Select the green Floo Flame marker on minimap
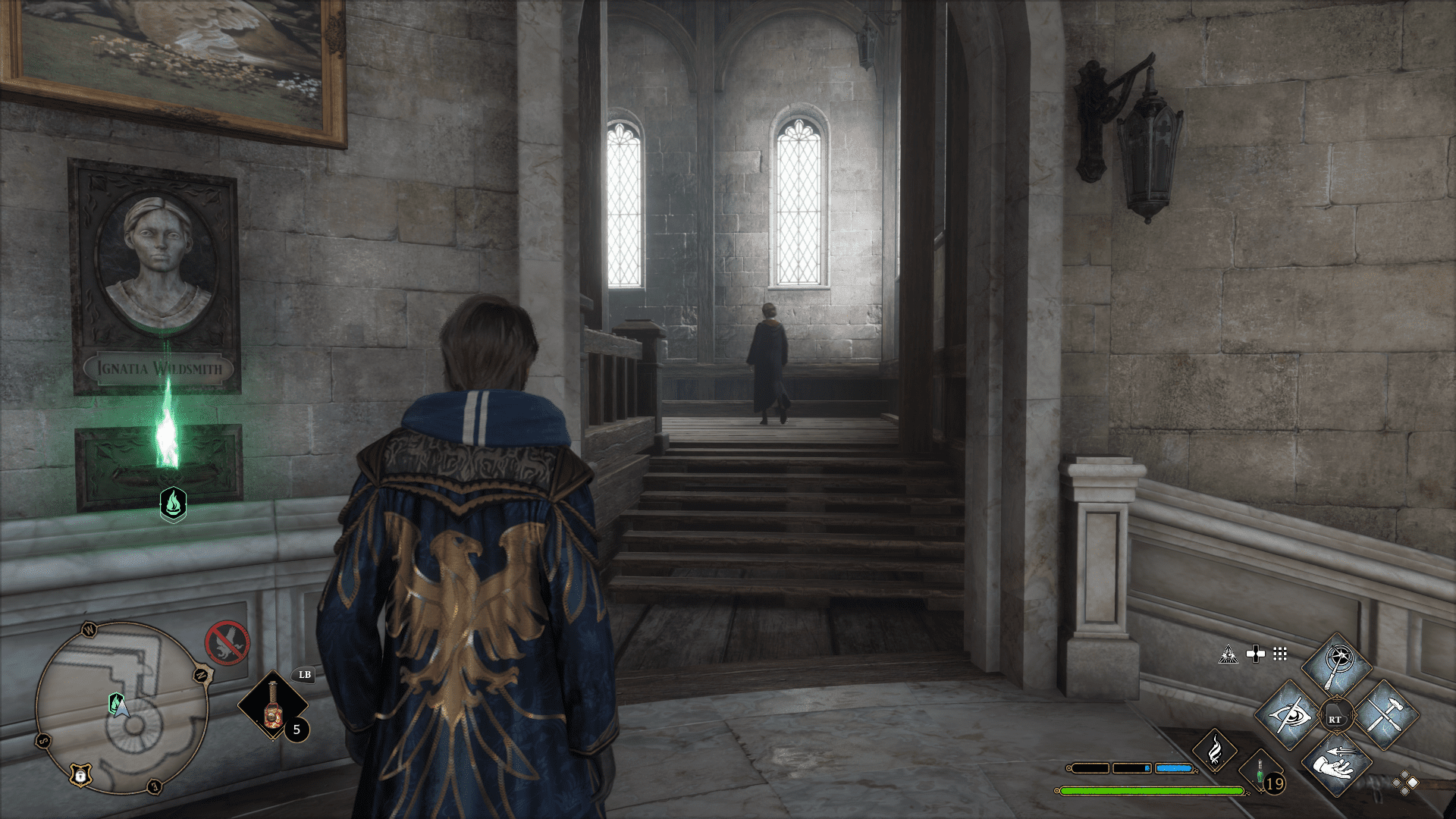Screen dimensions: 1456x819 tap(116, 704)
